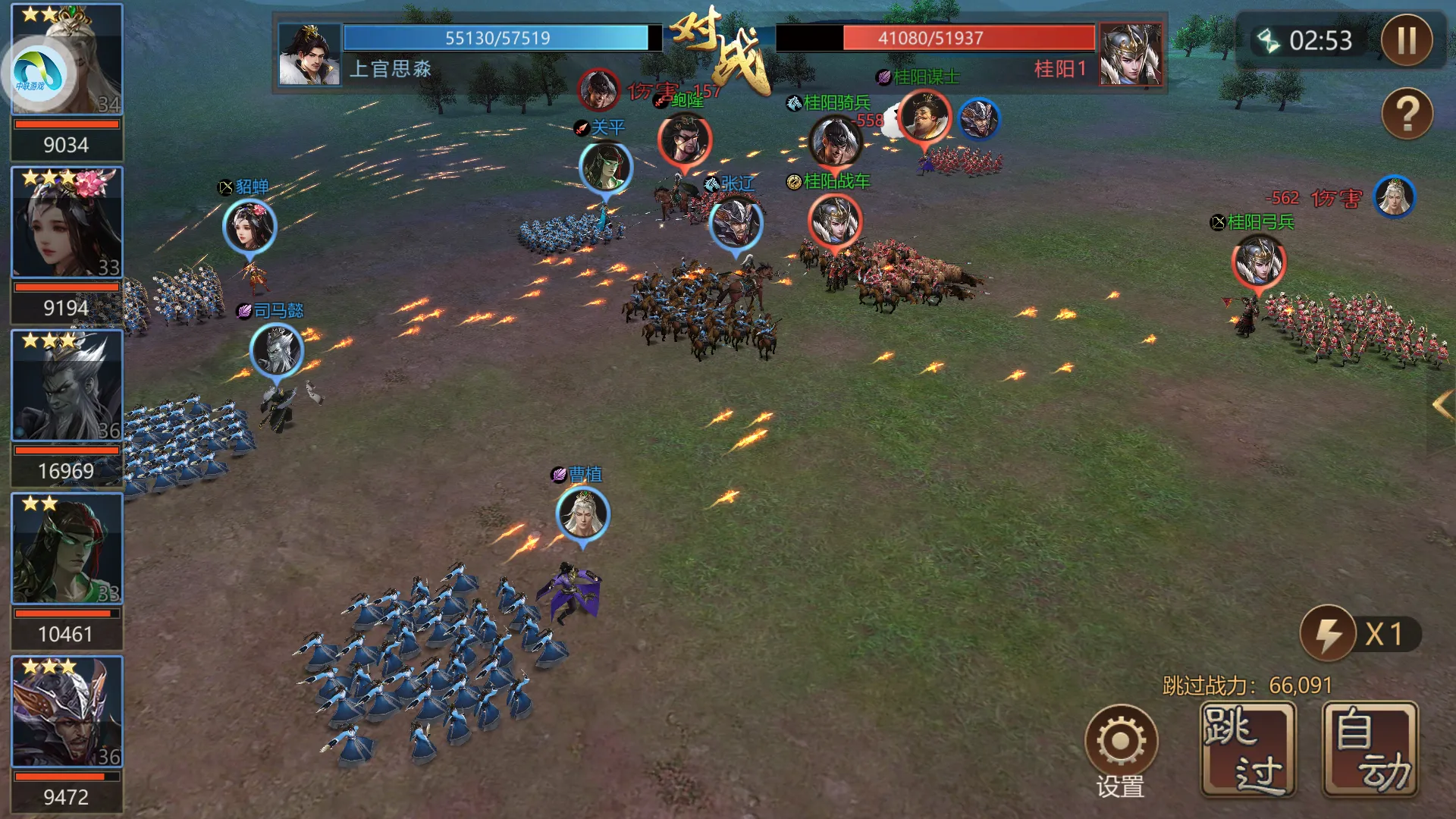Toggle the X1 battle speed
The width and height of the screenshot is (1456, 819).
1360,634
